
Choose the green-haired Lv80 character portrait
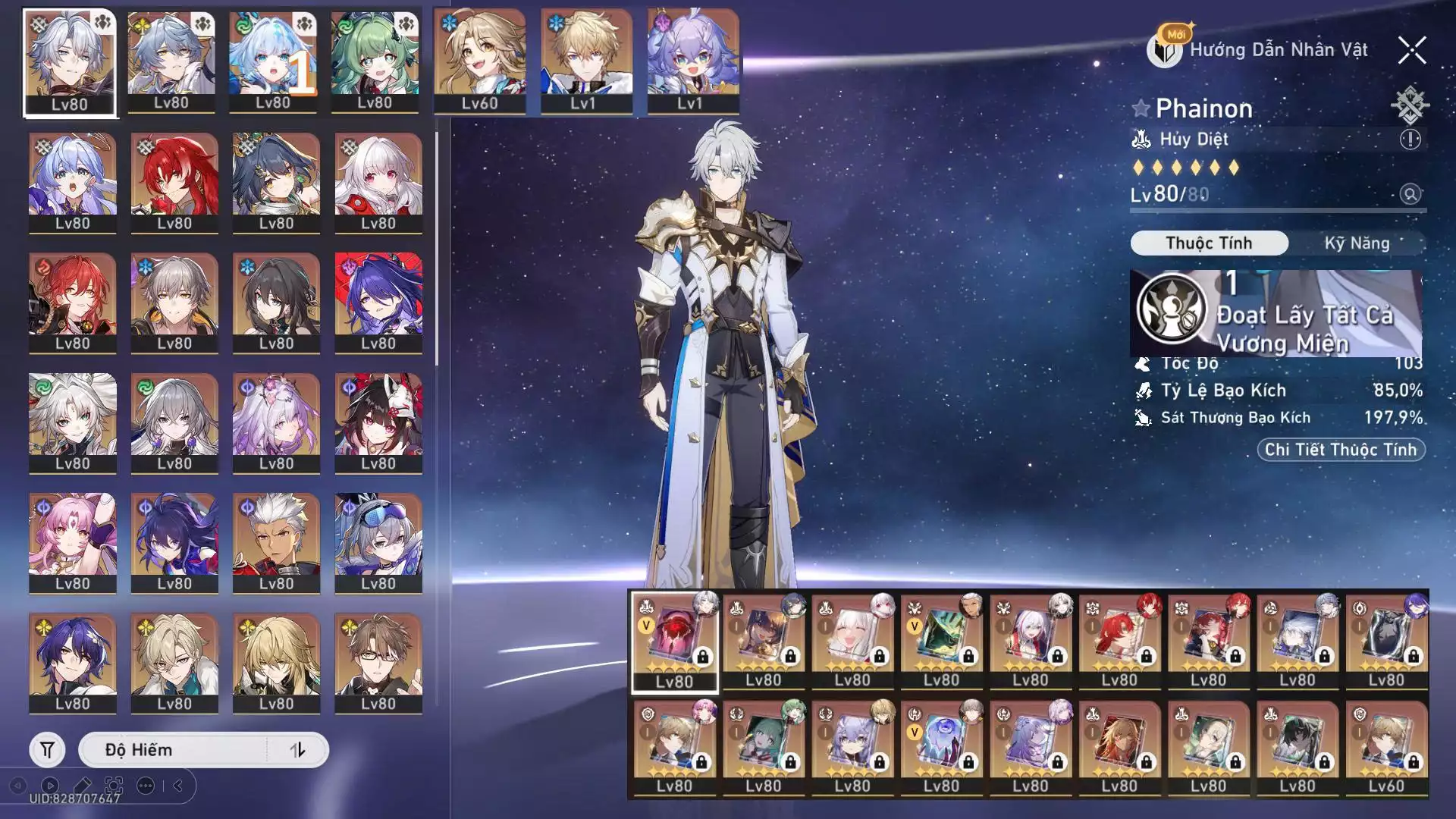(x=375, y=61)
